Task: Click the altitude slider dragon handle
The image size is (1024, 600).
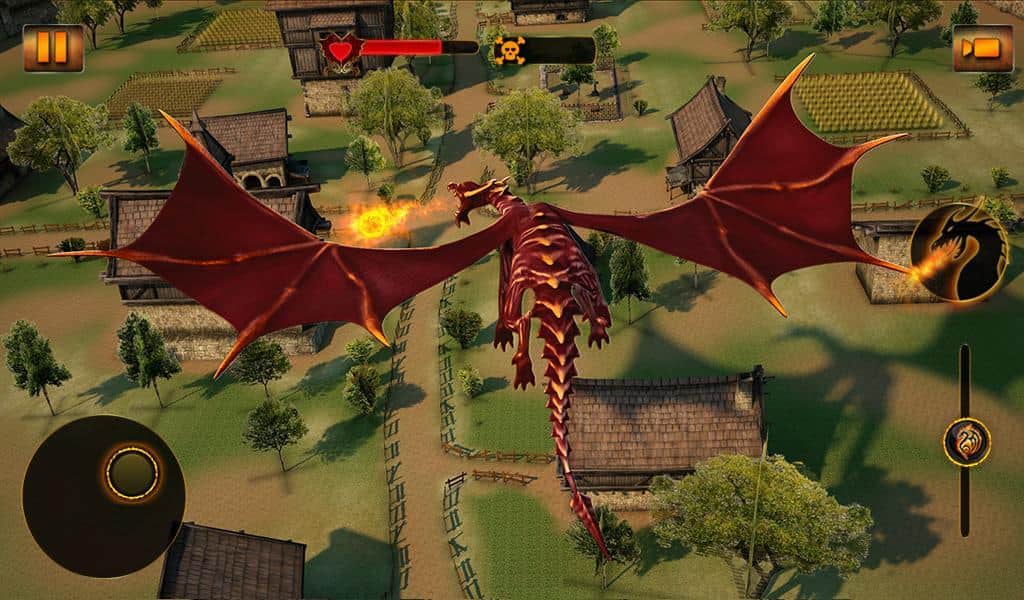Action: point(966,442)
